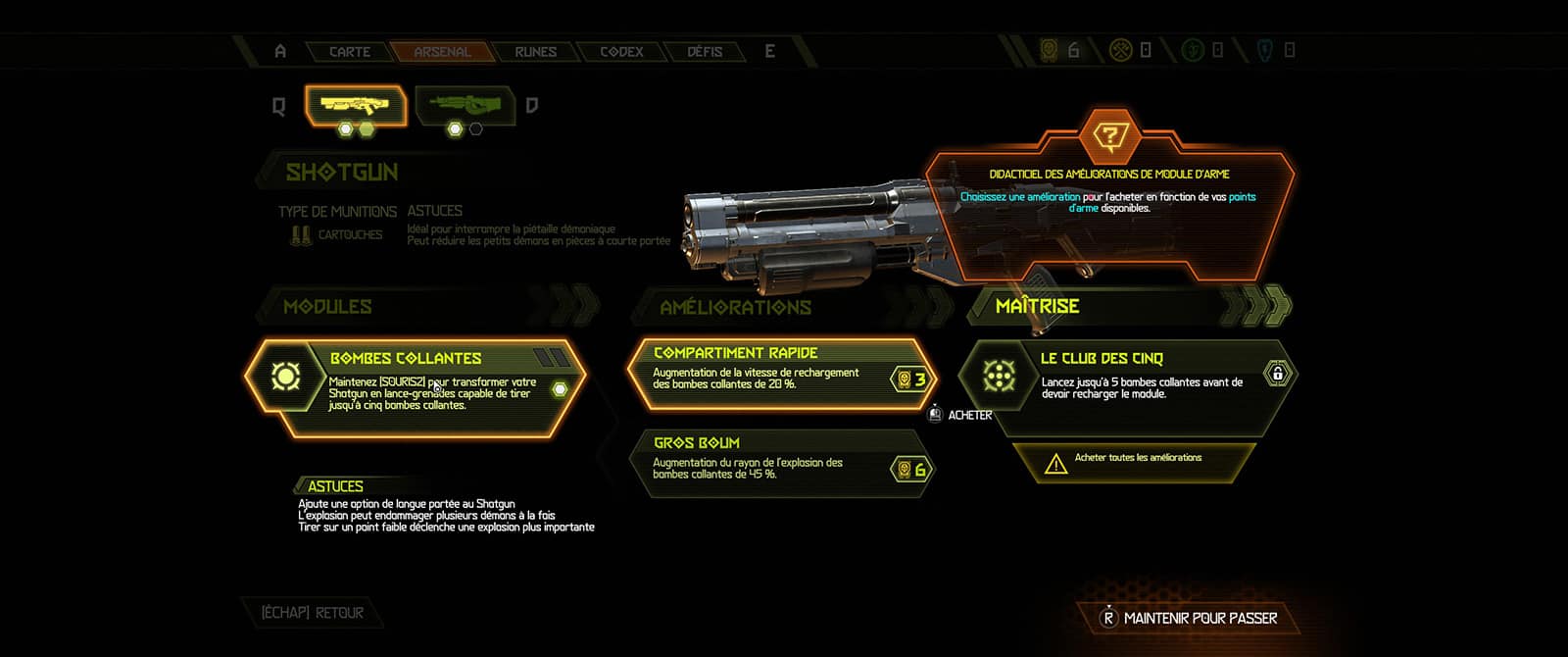Image resolution: width=1568 pixels, height=657 pixels.
Task: Click the locked Le Club des Cinq mastery
Action: point(1127,378)
